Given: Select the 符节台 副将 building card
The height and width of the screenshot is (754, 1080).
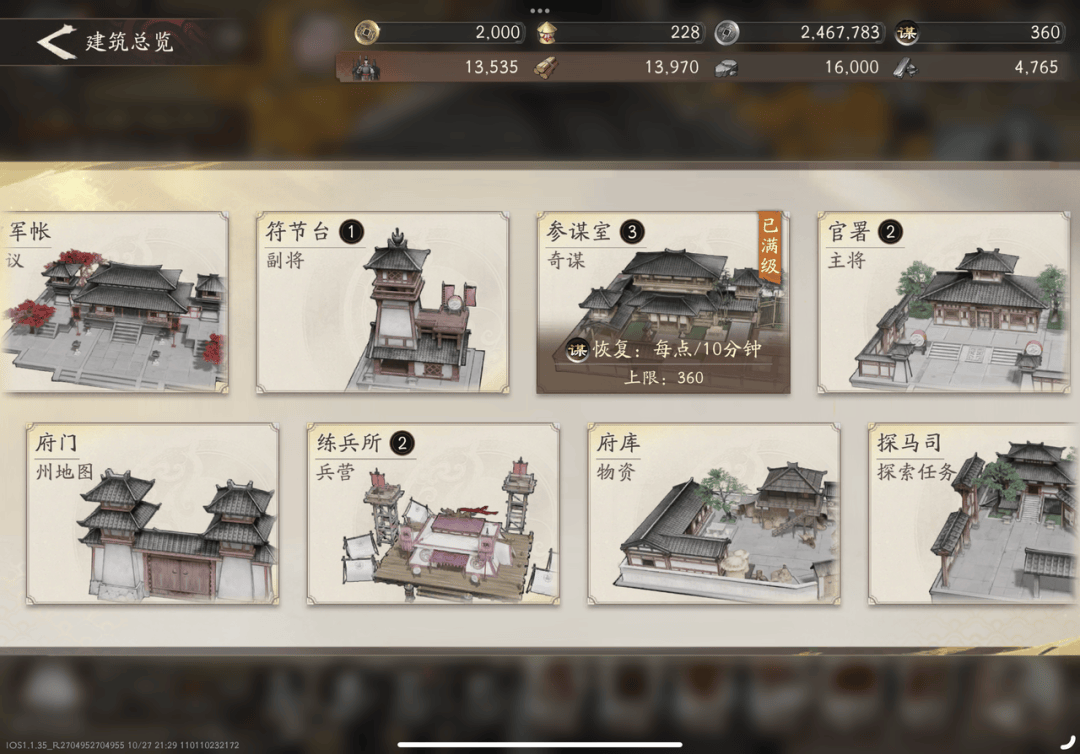Looking at the screenshot, I should point(382,302).
